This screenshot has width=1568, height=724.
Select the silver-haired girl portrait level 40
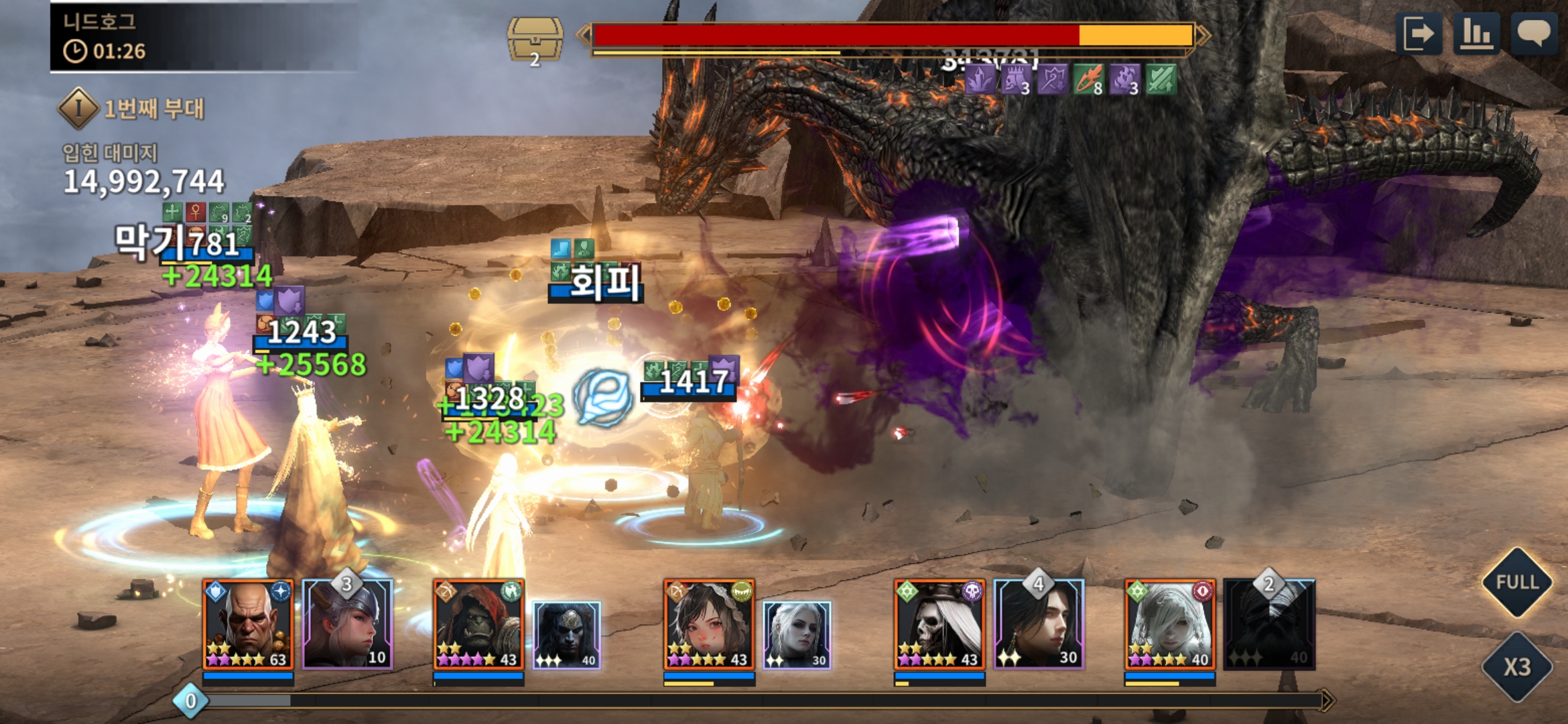(1170, 625)
